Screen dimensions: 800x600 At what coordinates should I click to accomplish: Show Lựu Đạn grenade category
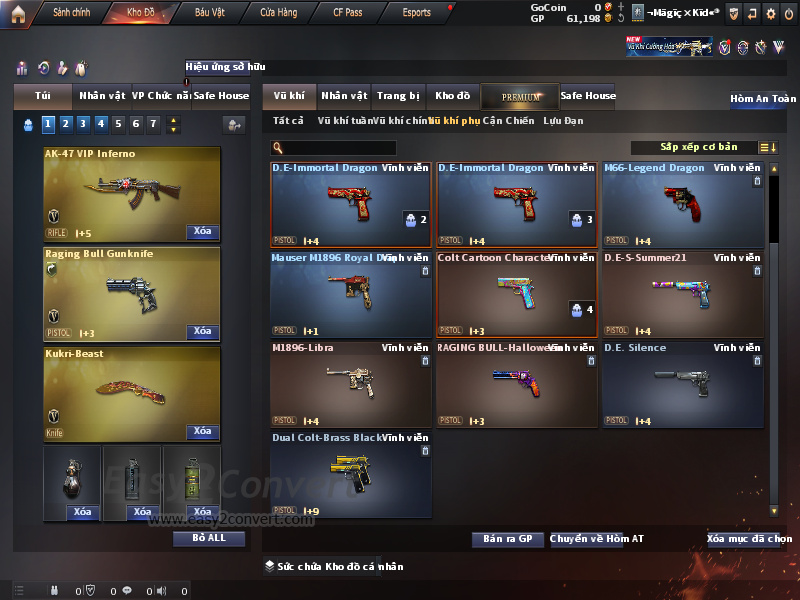click(563, 121)
